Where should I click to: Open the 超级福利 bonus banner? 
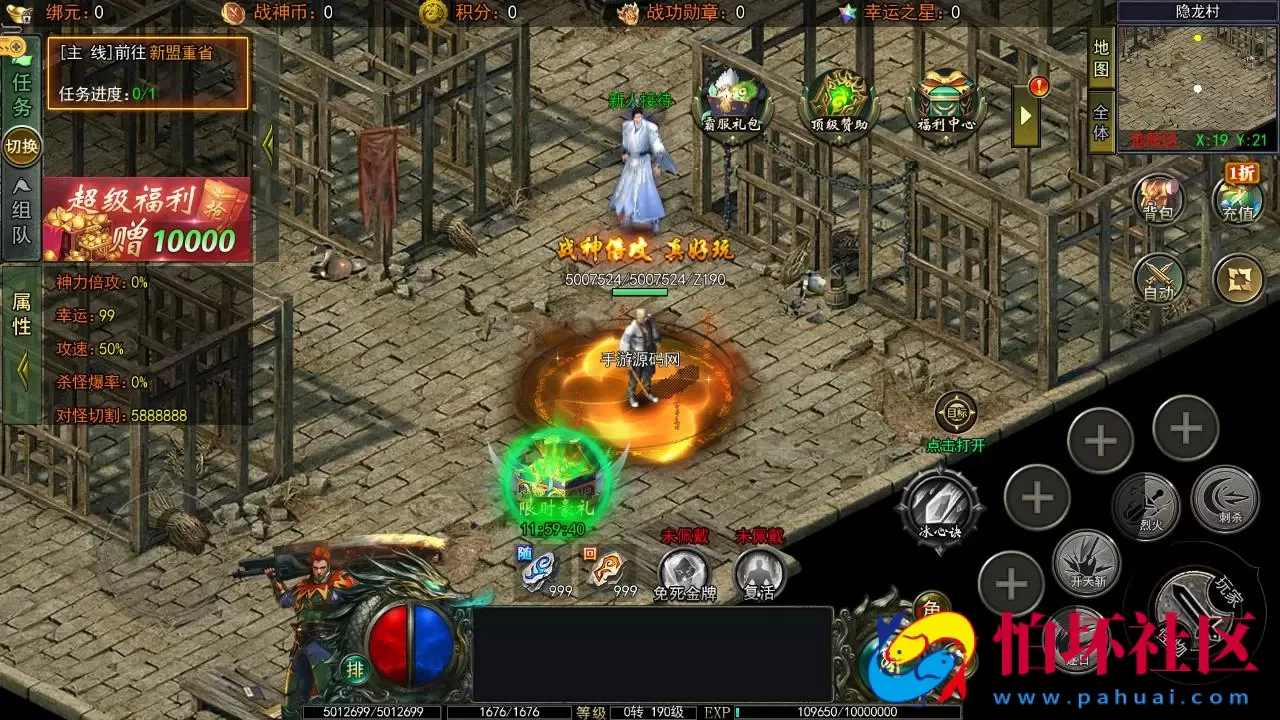pos(146,219)
